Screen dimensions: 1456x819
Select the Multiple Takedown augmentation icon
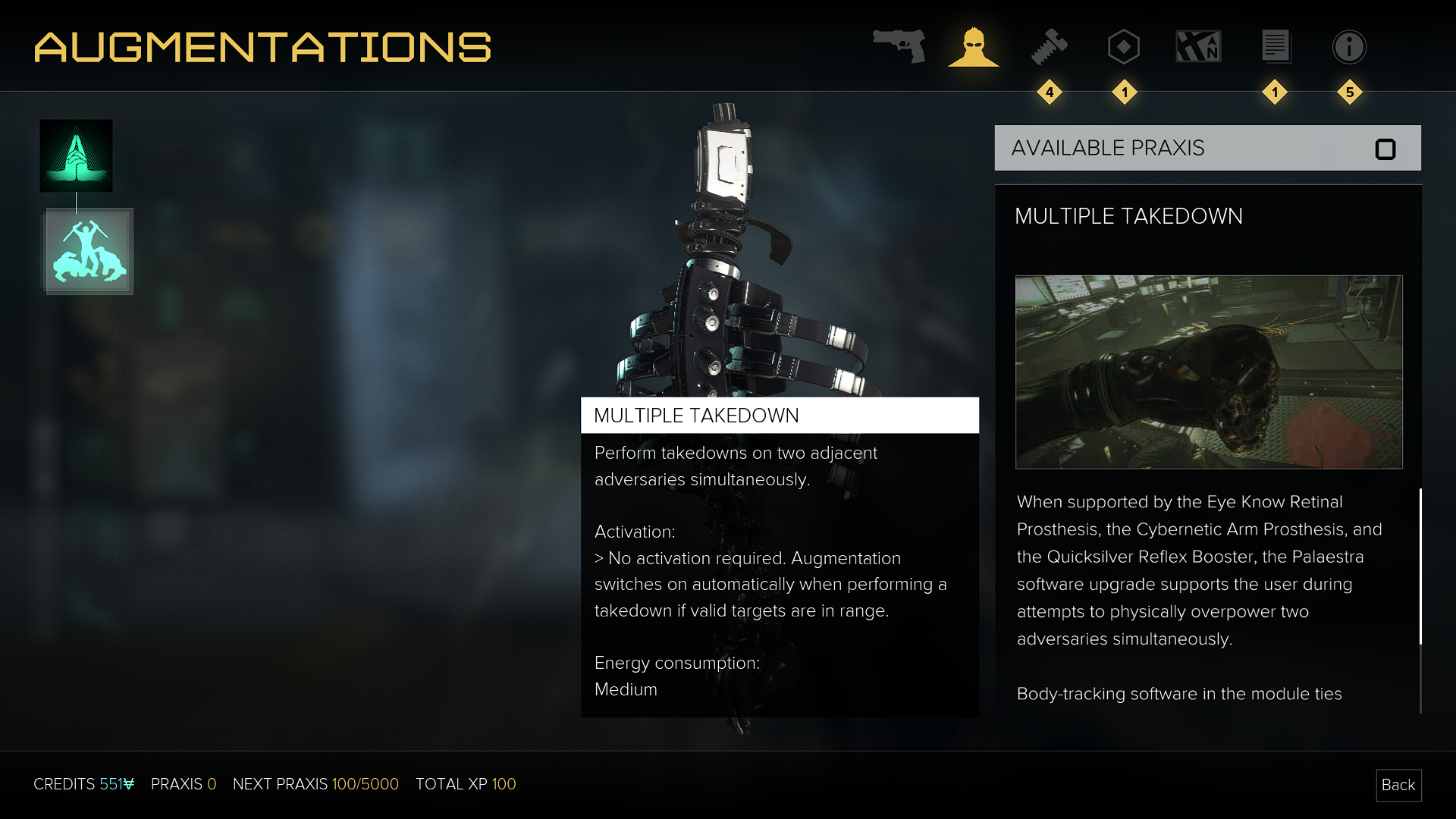tap(89, 251)
